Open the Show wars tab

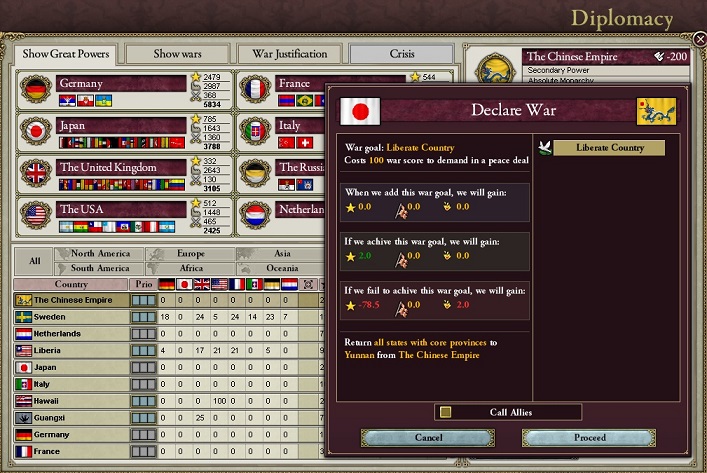[177, 53]
